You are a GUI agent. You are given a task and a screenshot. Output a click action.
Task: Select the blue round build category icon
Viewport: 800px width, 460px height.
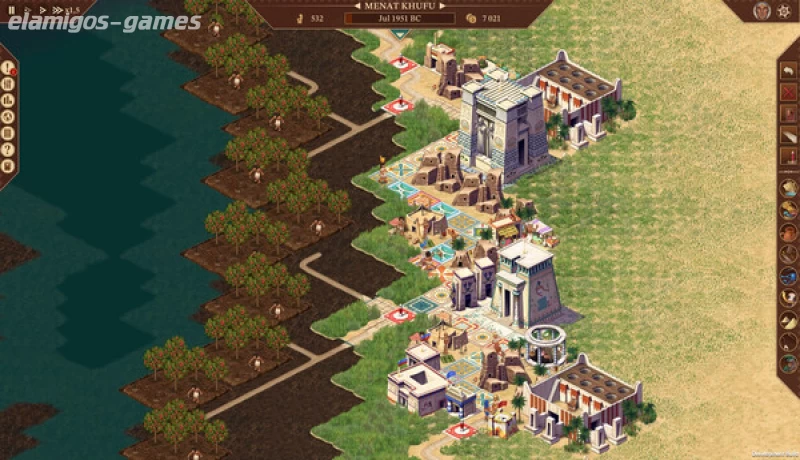pos(789,275)
